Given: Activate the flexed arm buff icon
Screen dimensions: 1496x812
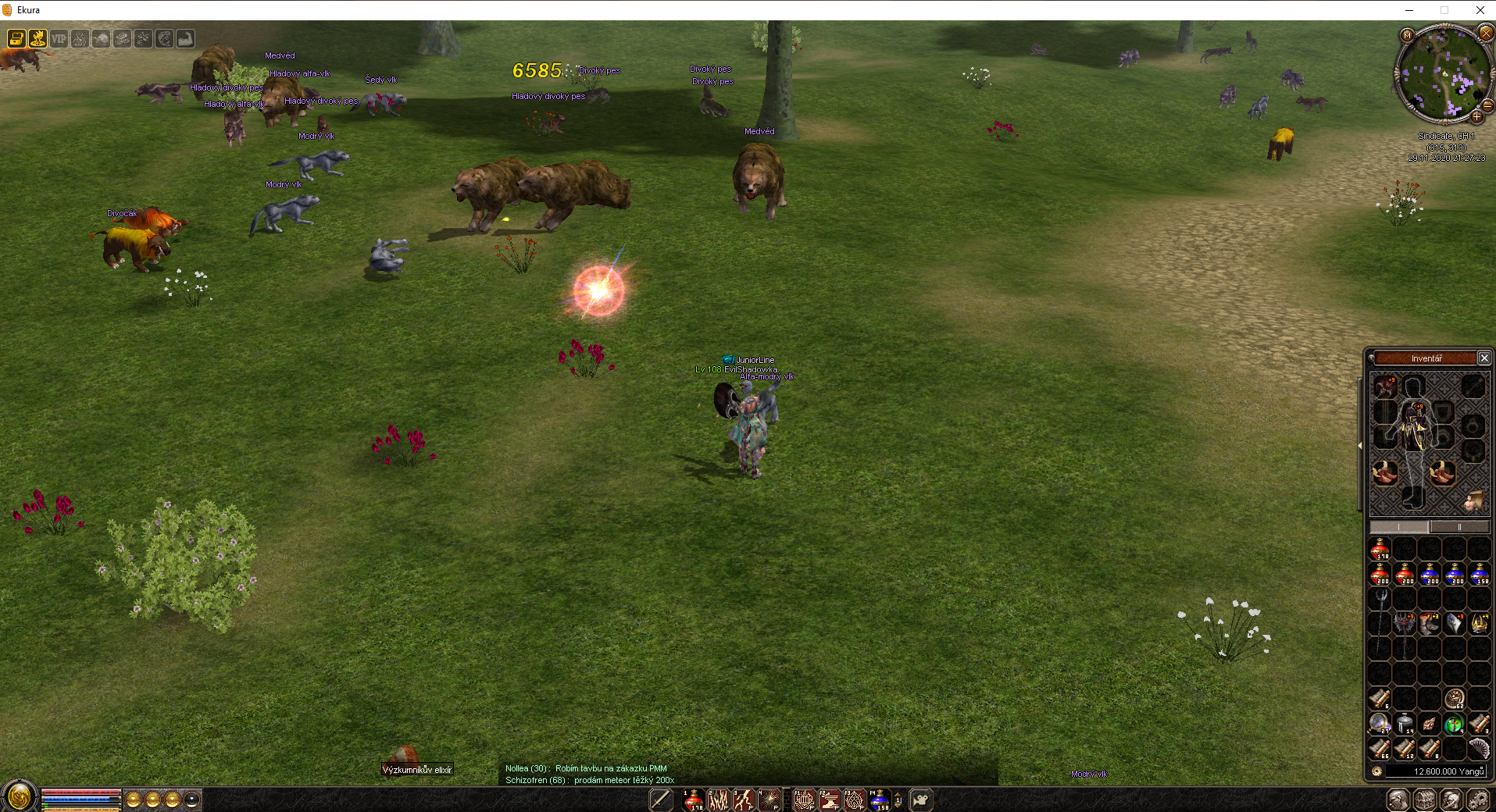Looking at the screenshot, I should pyautogui.click(x=185, y=38).
